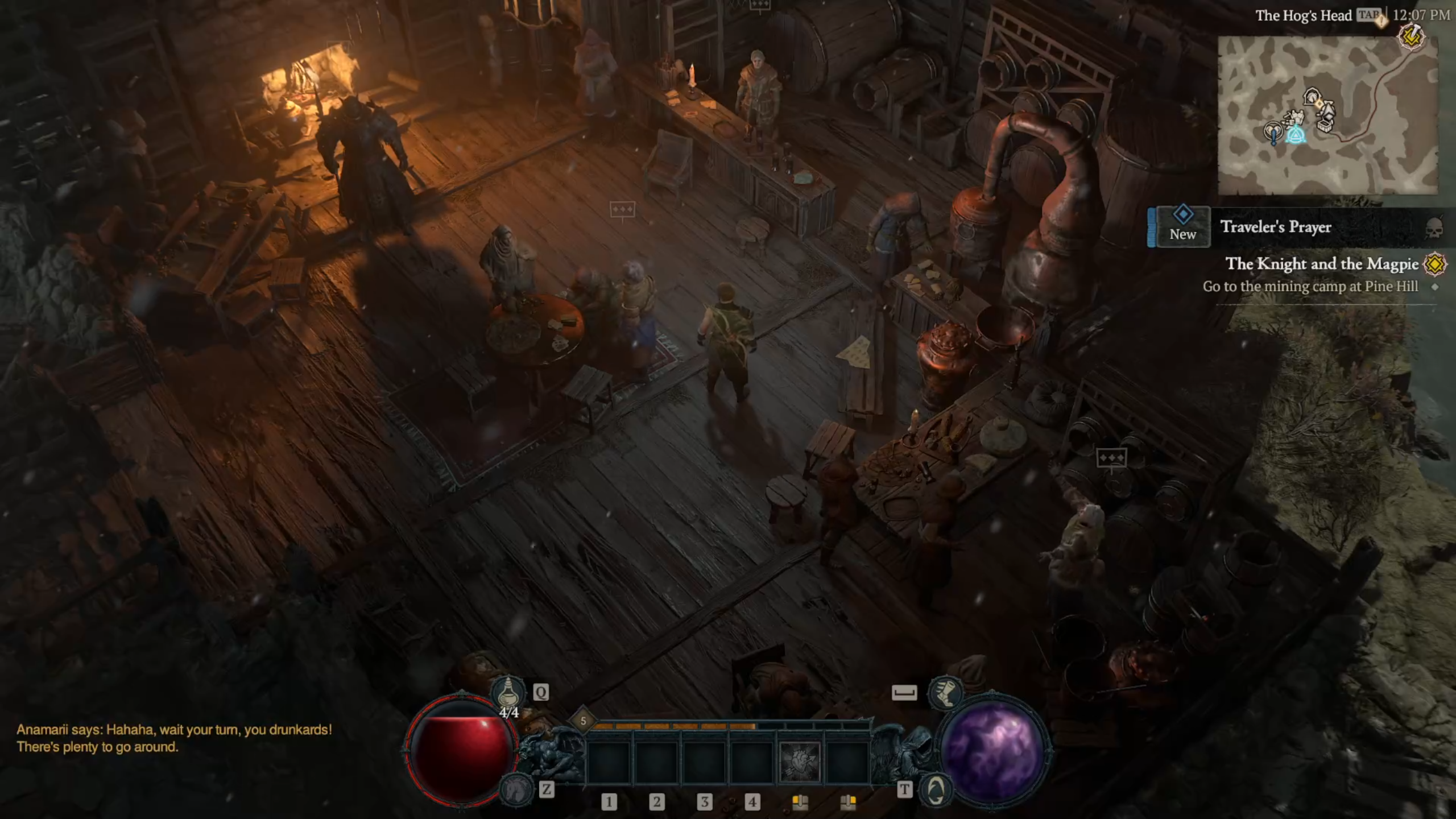Click the main quest marker at minimap corner

tap(1411, 38)
